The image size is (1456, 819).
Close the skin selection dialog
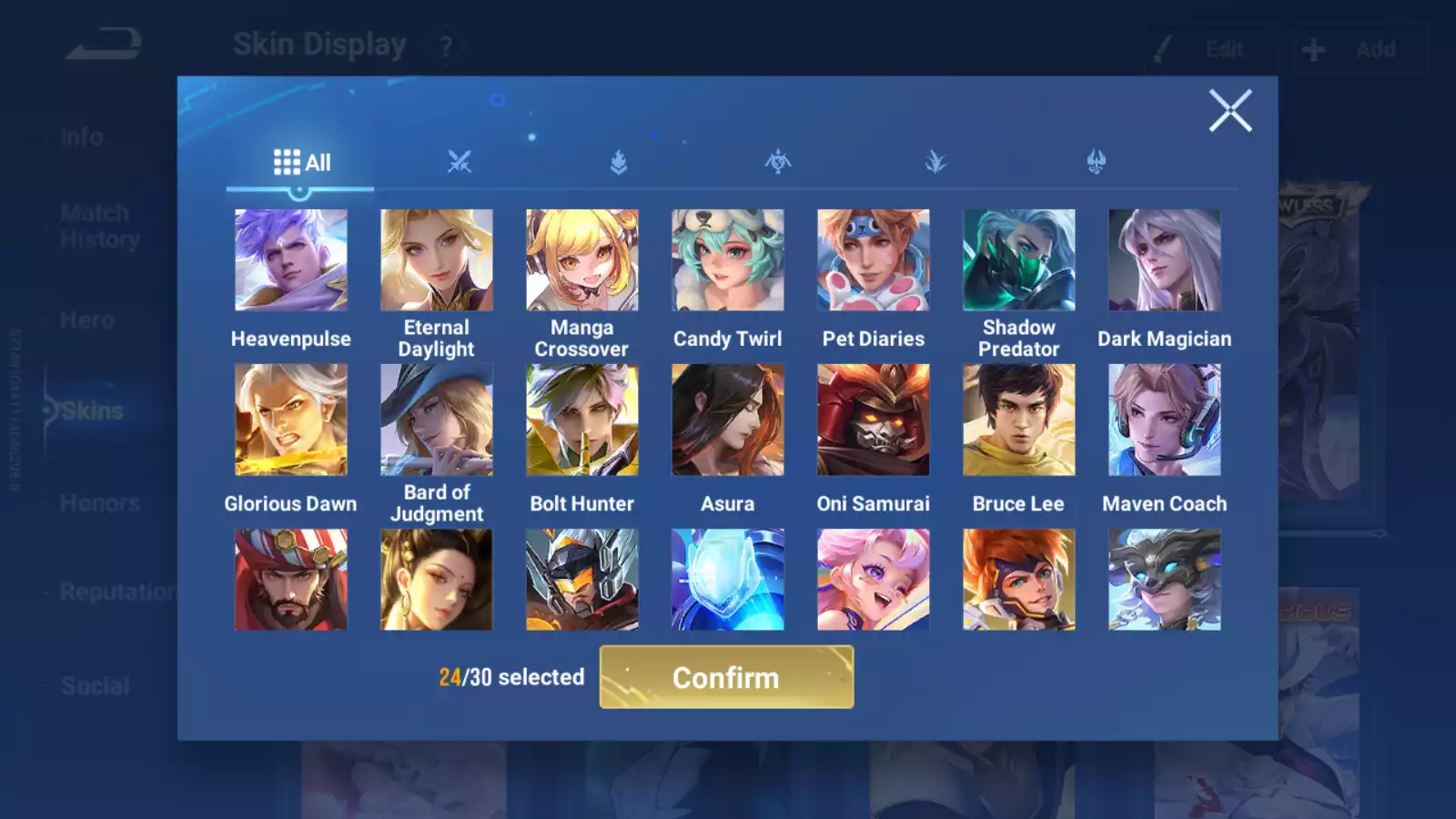click(x=1231, y=111)
